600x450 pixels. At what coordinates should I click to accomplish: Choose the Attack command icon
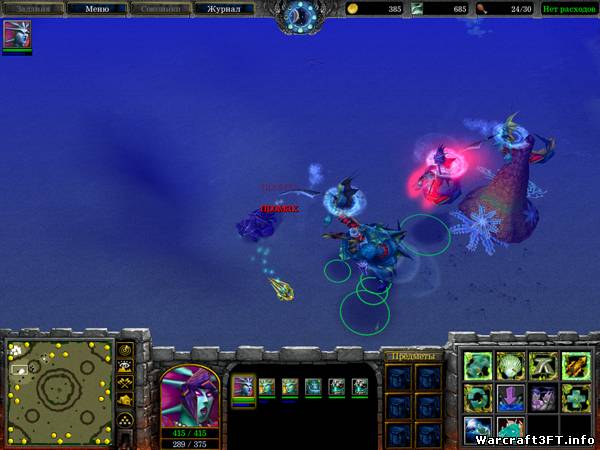pos(575,367)
